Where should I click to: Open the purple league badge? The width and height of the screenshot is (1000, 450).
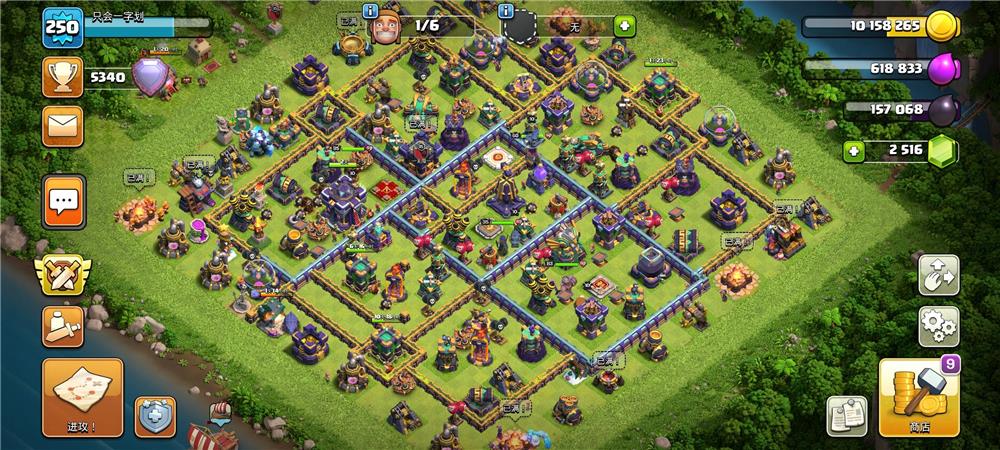click(x=152, y=76)
